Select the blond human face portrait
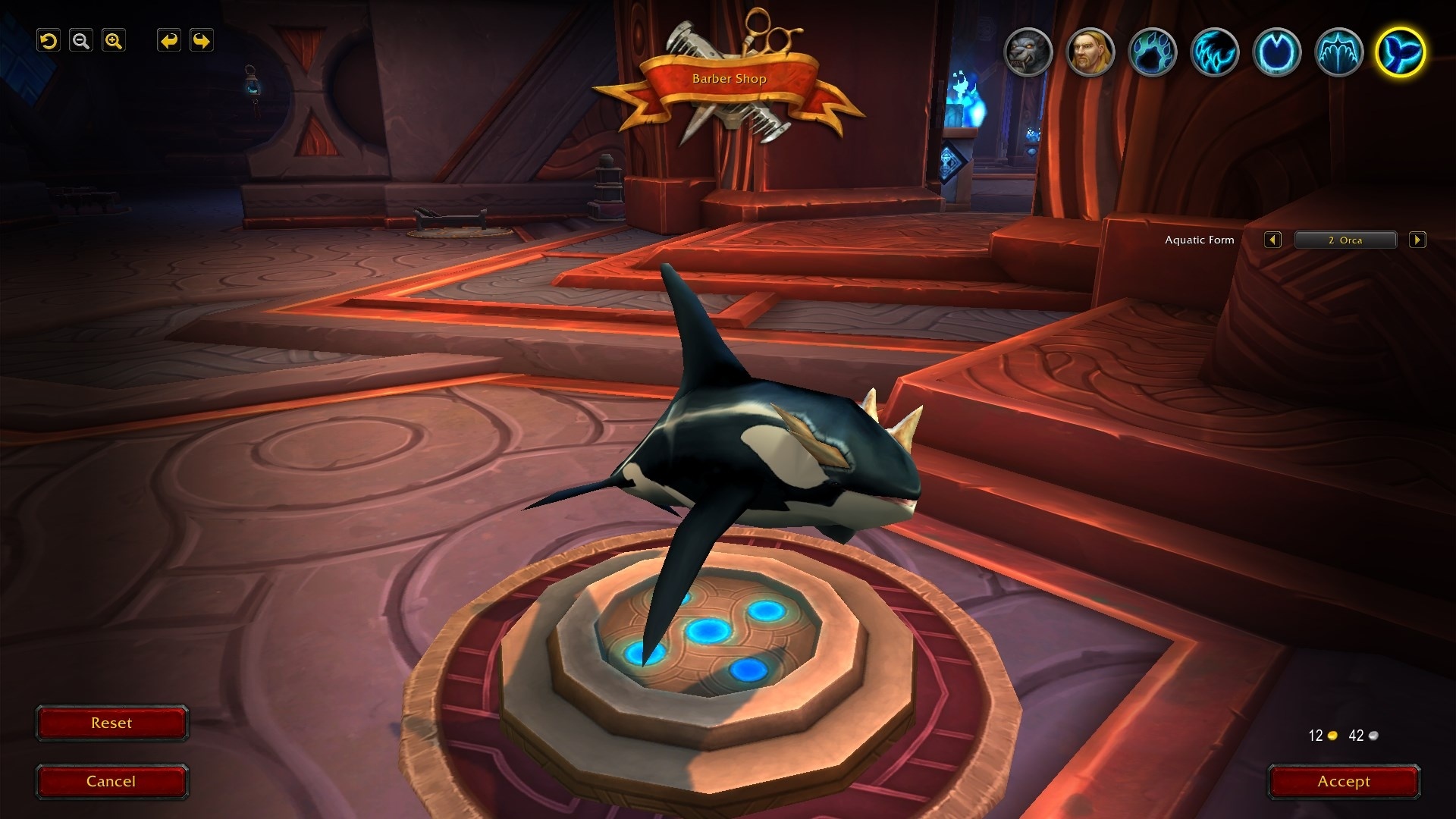This screenshot has height=819, width=1456. (1090, 52)
